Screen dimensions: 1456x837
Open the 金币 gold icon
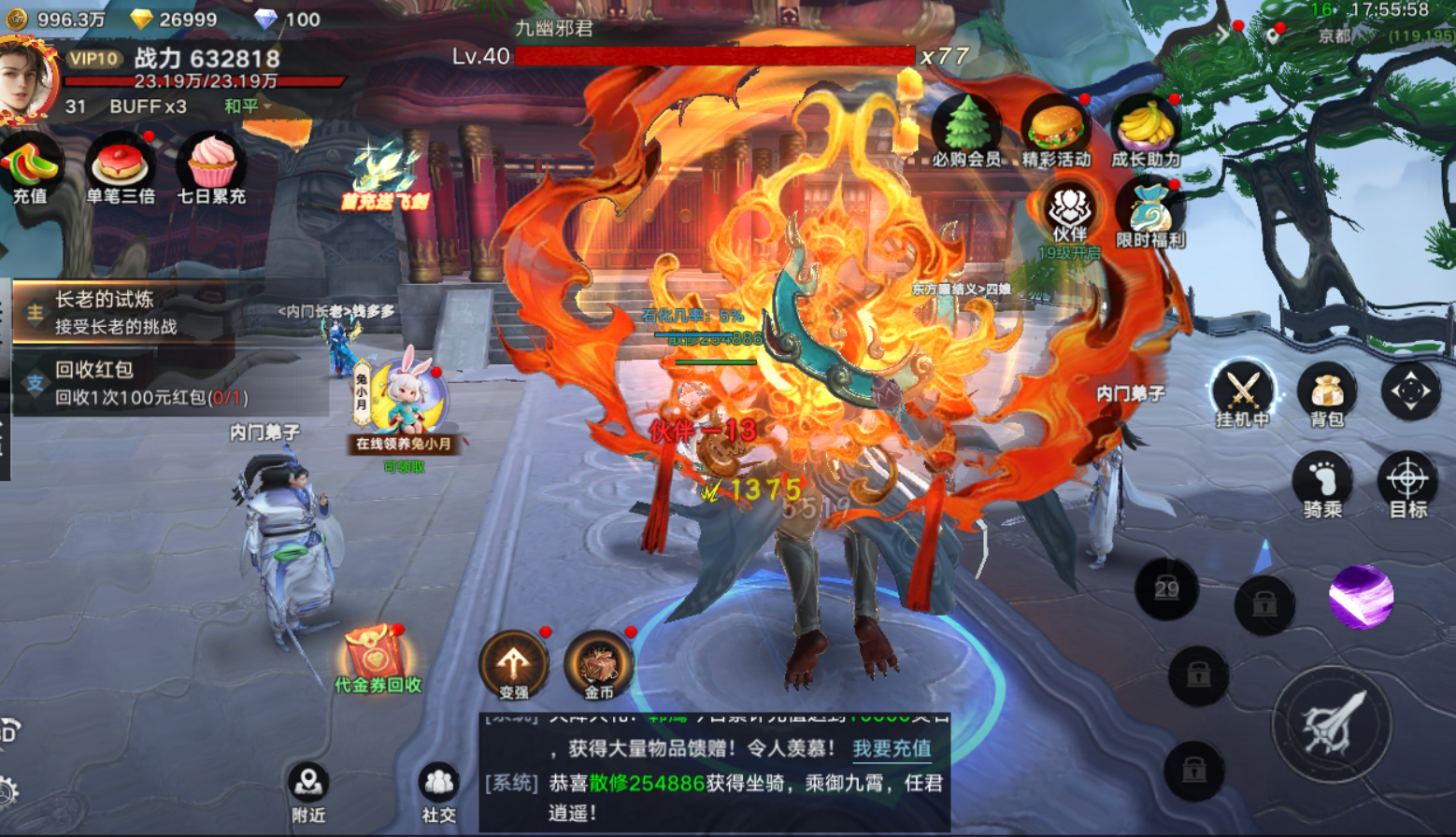pos(599,665)
